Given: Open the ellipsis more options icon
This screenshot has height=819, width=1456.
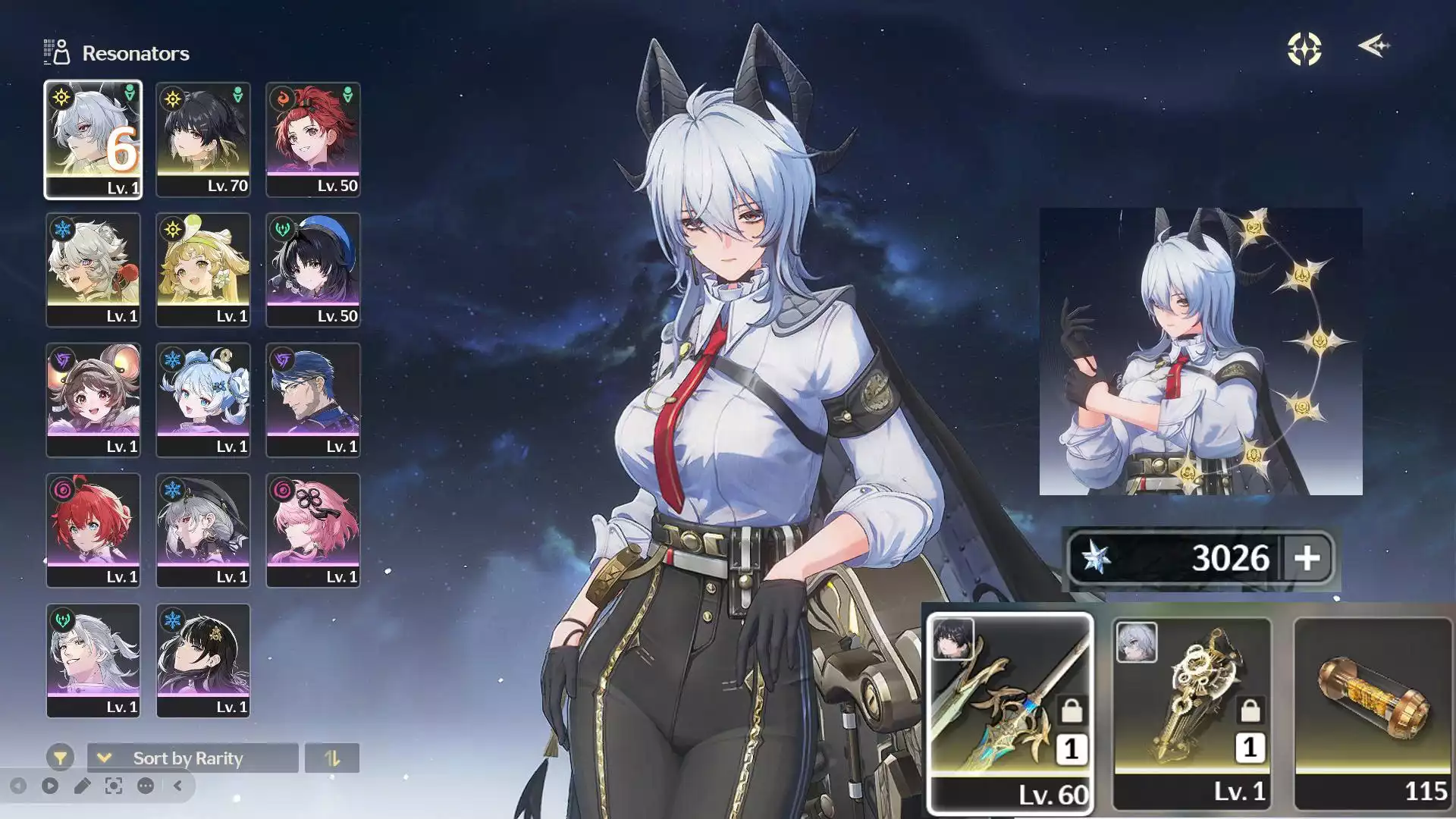Looking at the screenshot, I should pyautogui.click(x=145, y=786).
